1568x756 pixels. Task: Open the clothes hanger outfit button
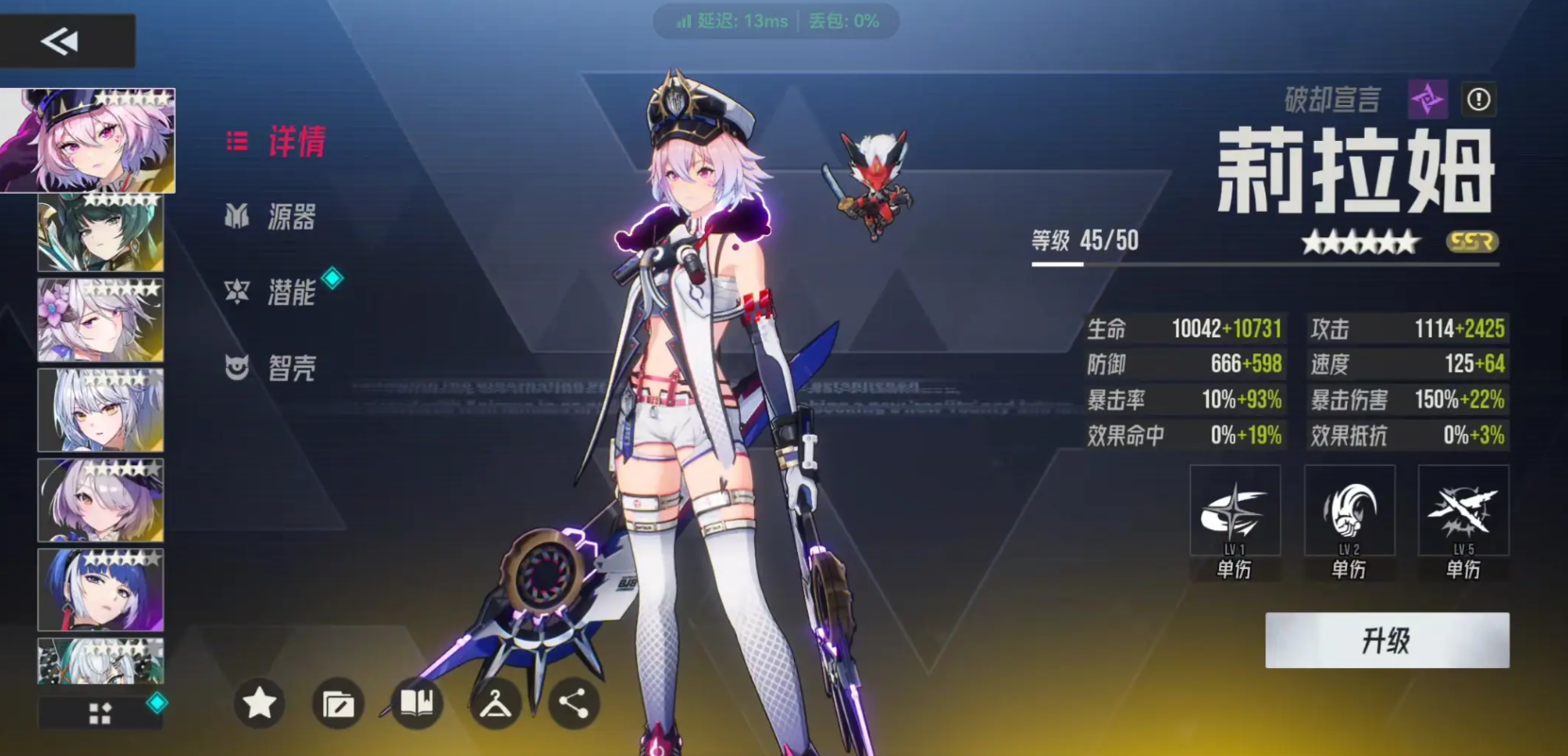495,704
